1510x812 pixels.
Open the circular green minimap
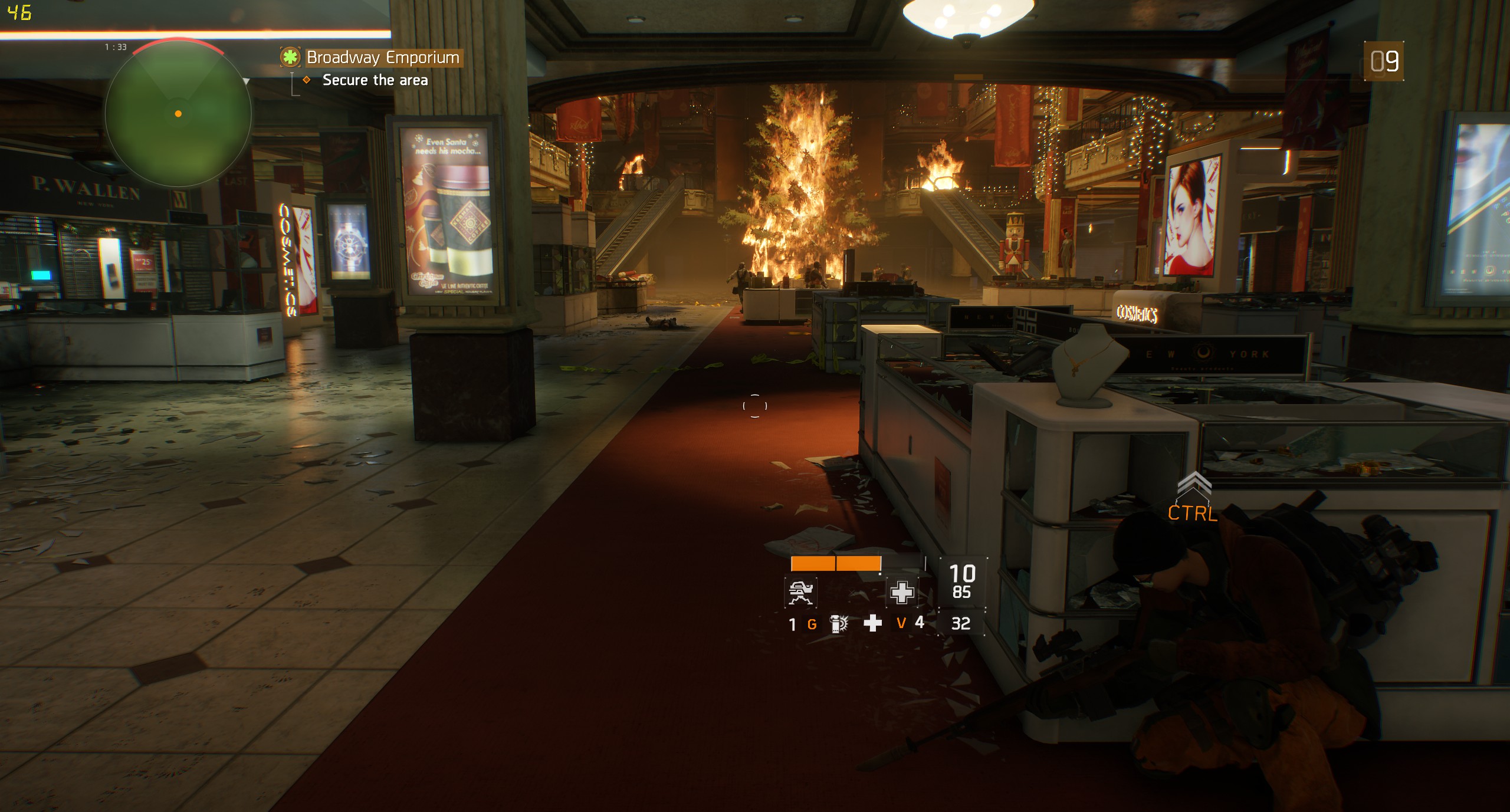[x=178, y=113]
